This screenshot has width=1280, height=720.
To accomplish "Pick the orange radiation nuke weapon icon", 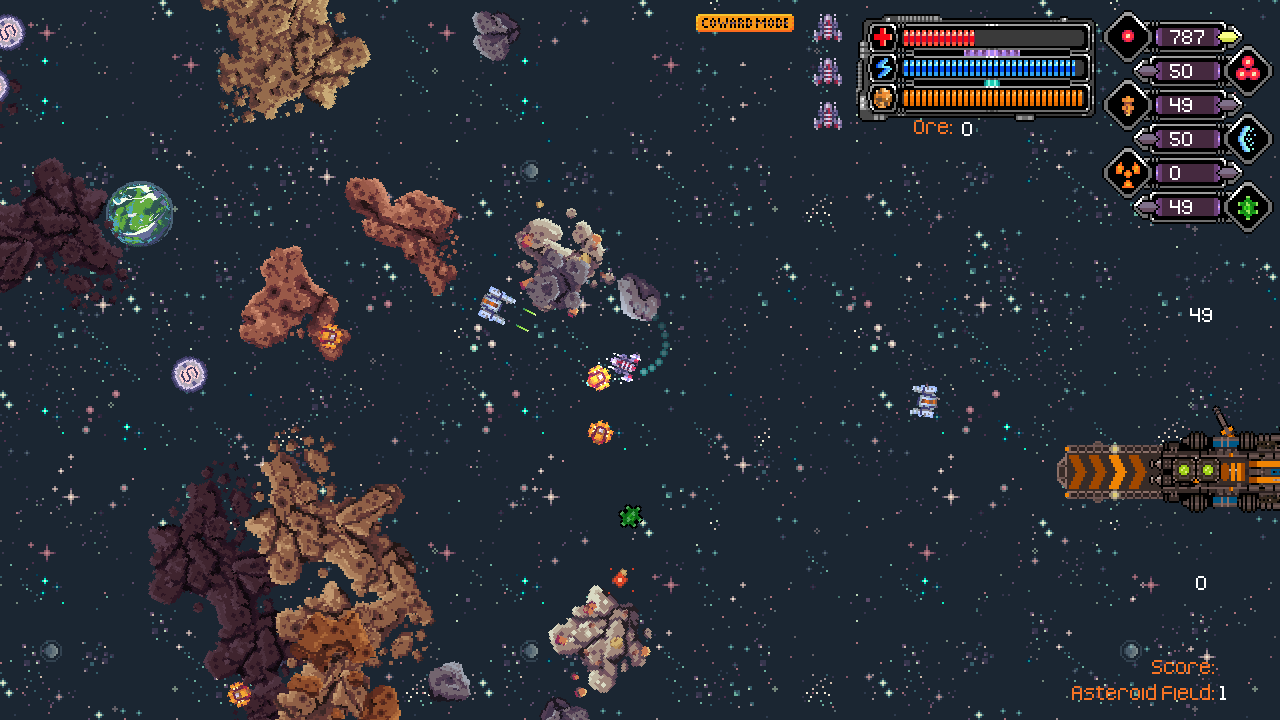I will pyautogui.click(x=1127, y=174).
